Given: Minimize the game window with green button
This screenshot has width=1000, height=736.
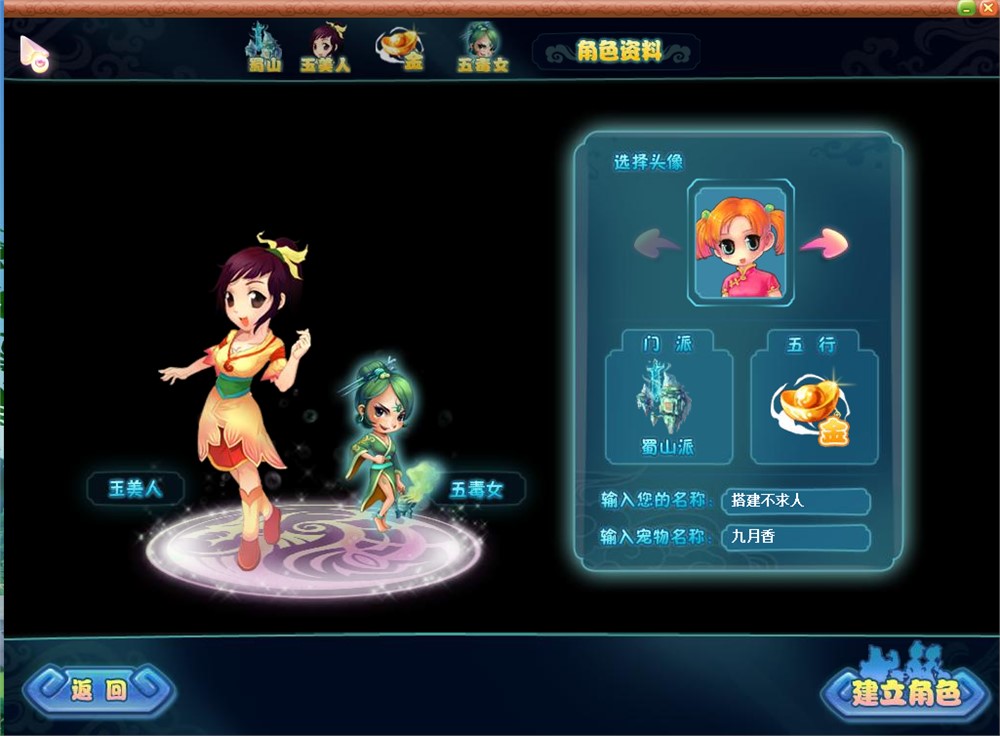Looking at the screenshot, I should (966, 8).
